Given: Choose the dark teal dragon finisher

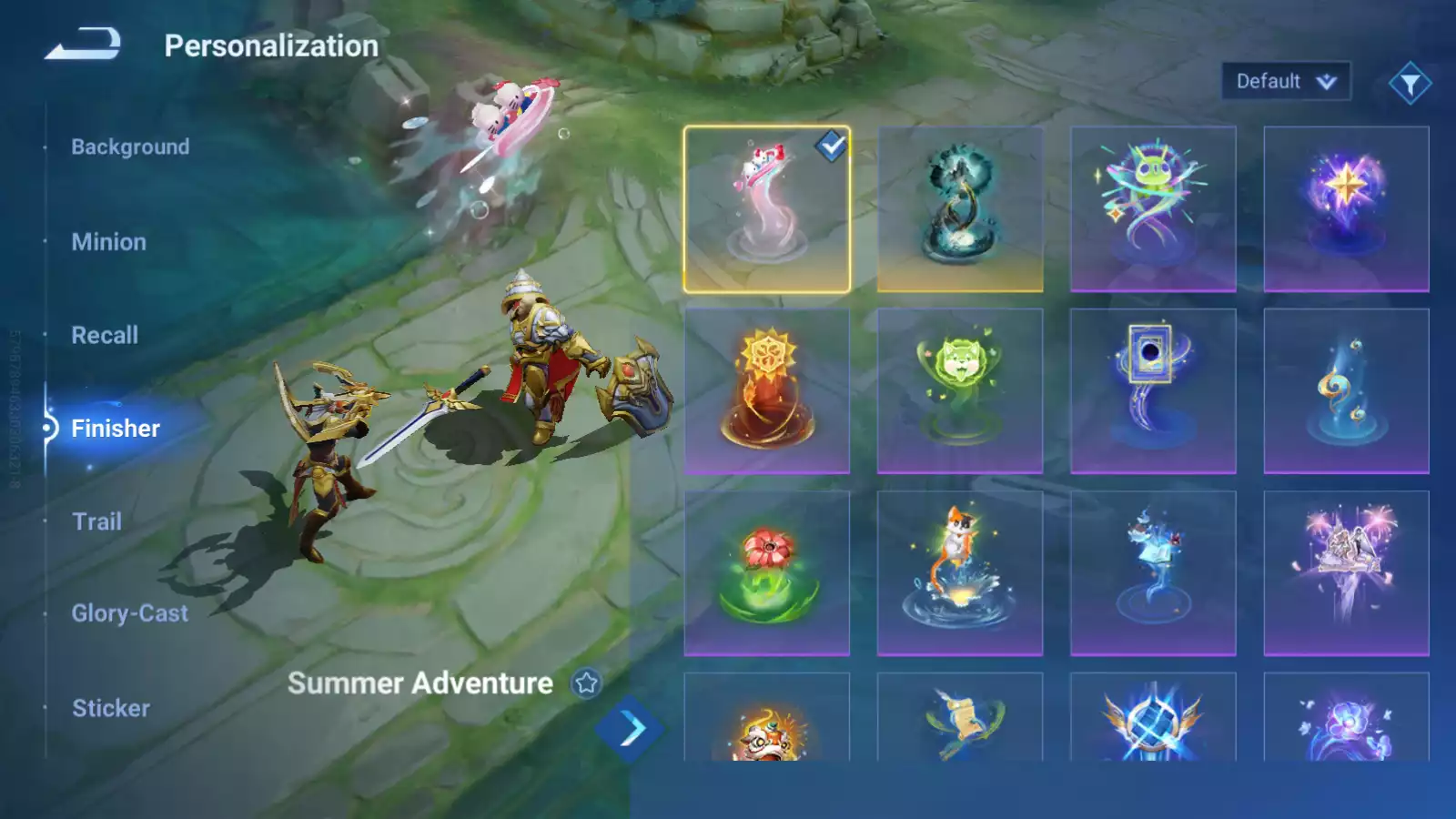Looking at the screenshot, I should pyautogui.click(x=959, y=209).
